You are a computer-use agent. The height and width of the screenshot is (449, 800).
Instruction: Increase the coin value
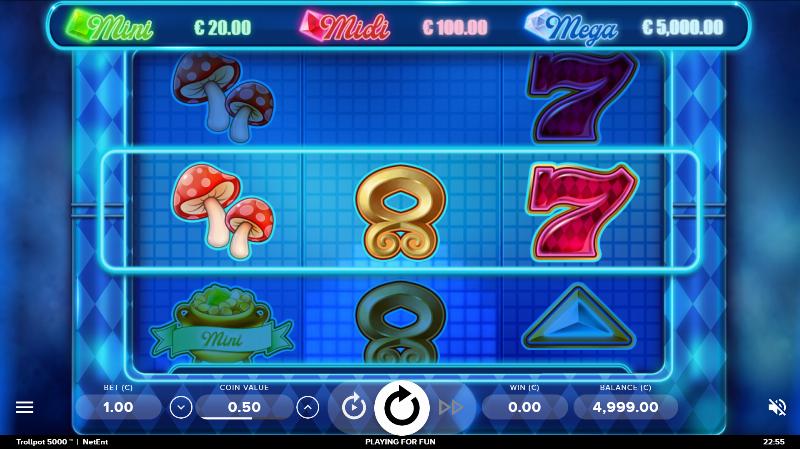click(x=308, y=407)
